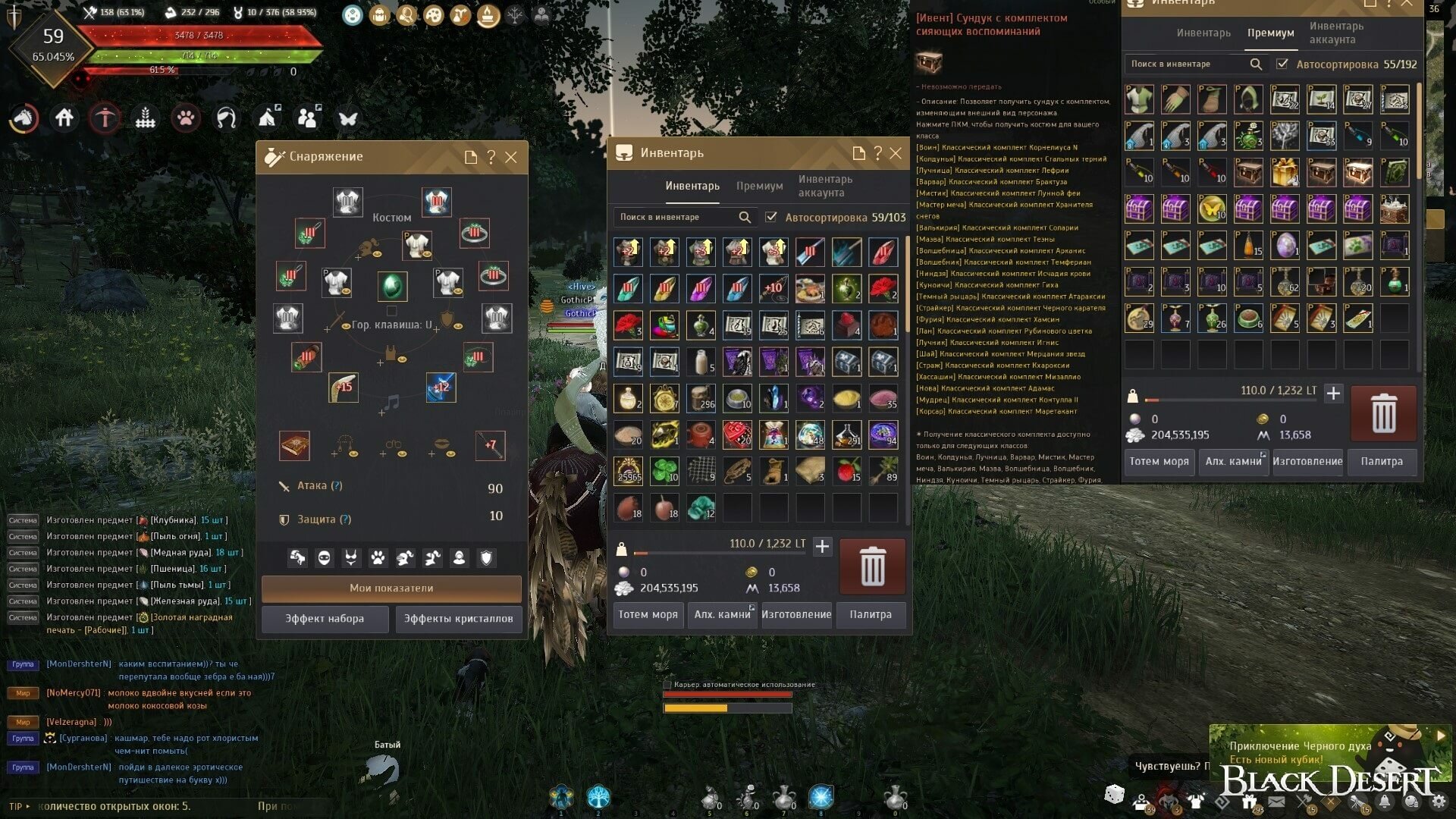Close the Снаряжение equipment window
The height and width of the screenshot is (819, 1456).
coord(511,157)
